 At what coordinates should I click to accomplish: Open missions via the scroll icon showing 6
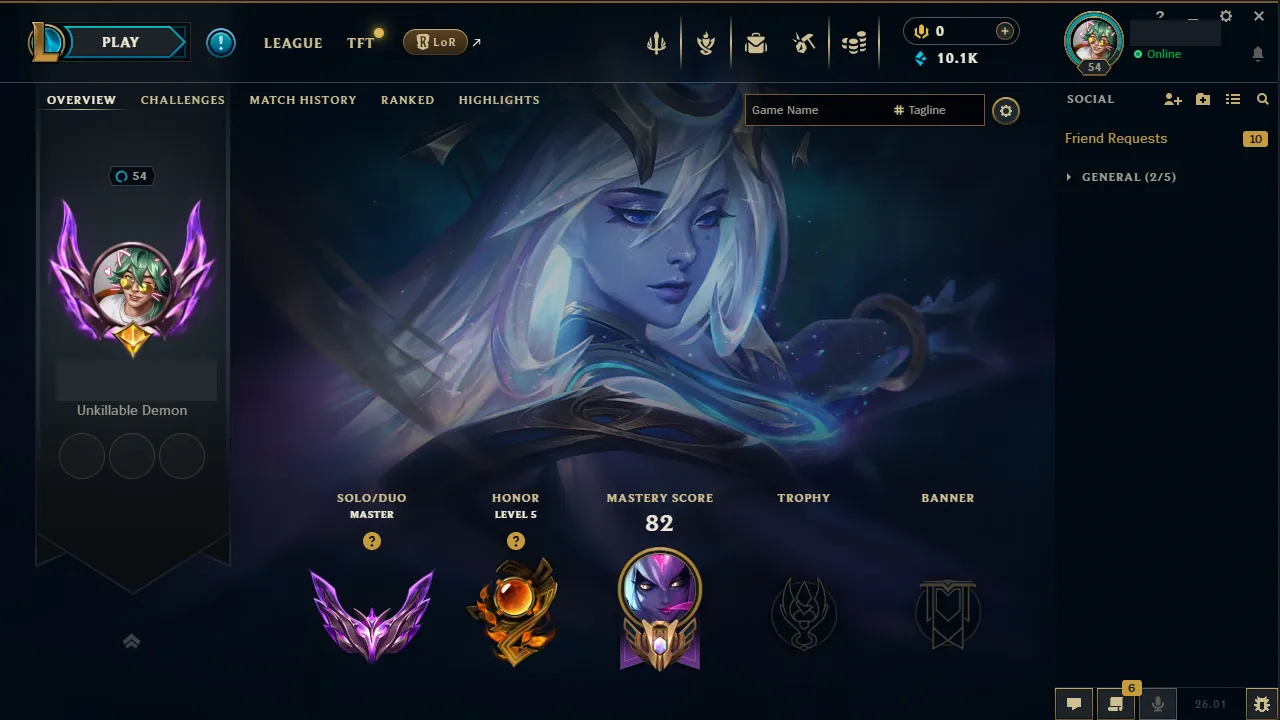pos(1117,703)
